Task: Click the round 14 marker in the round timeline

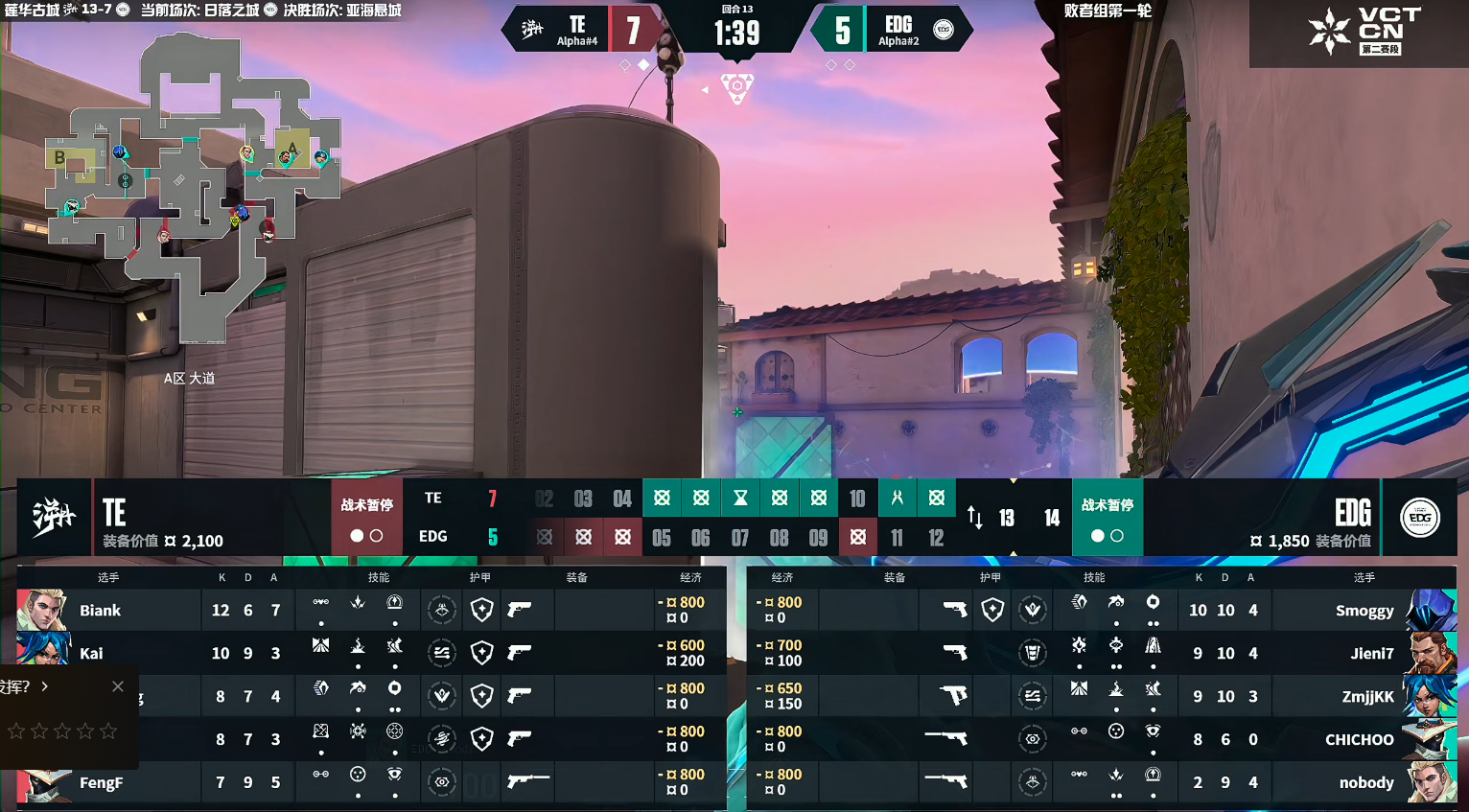Action: click(1052, 519)
